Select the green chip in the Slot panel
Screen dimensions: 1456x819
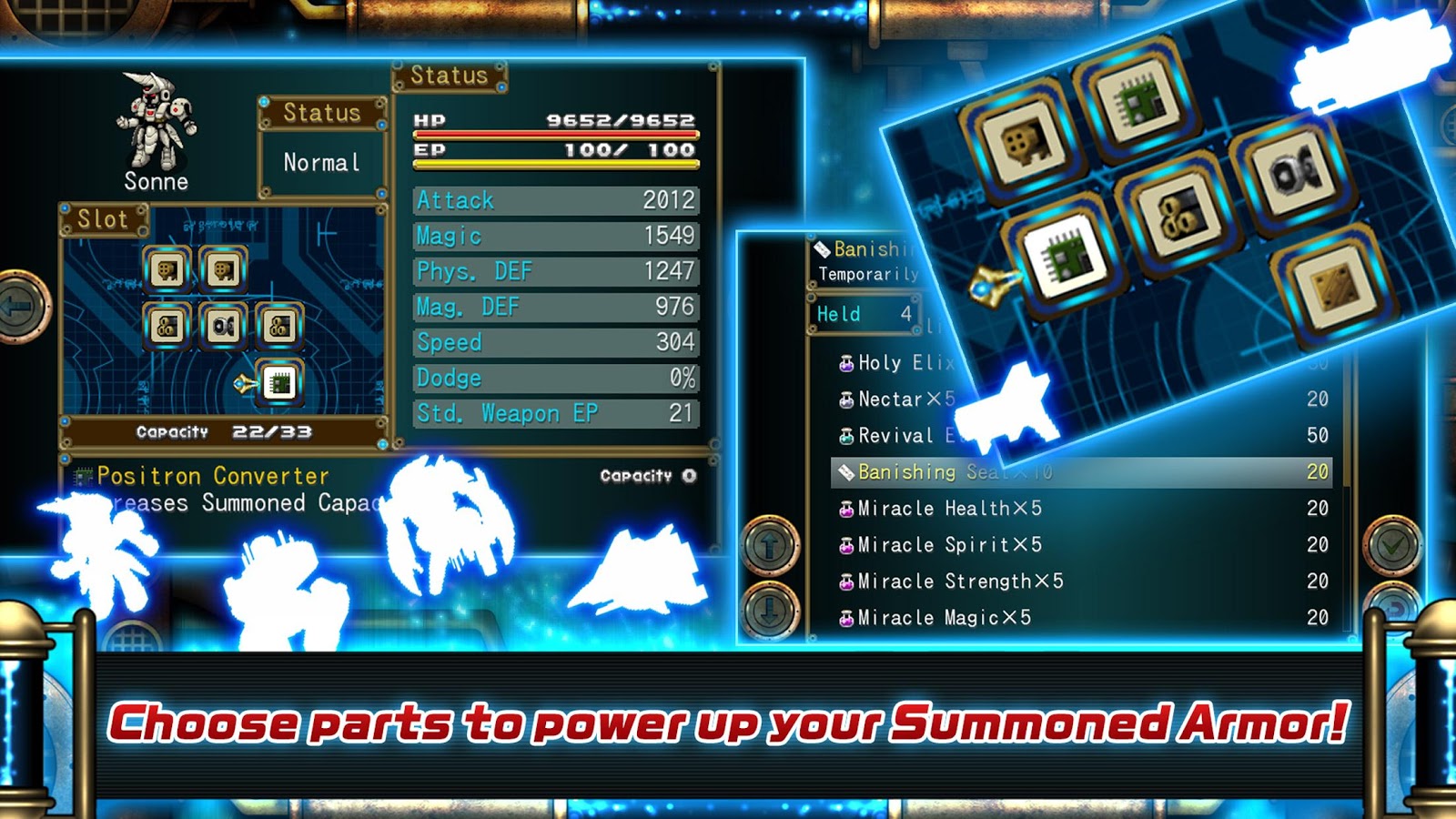pyautogui.click(x=279, y=383)
